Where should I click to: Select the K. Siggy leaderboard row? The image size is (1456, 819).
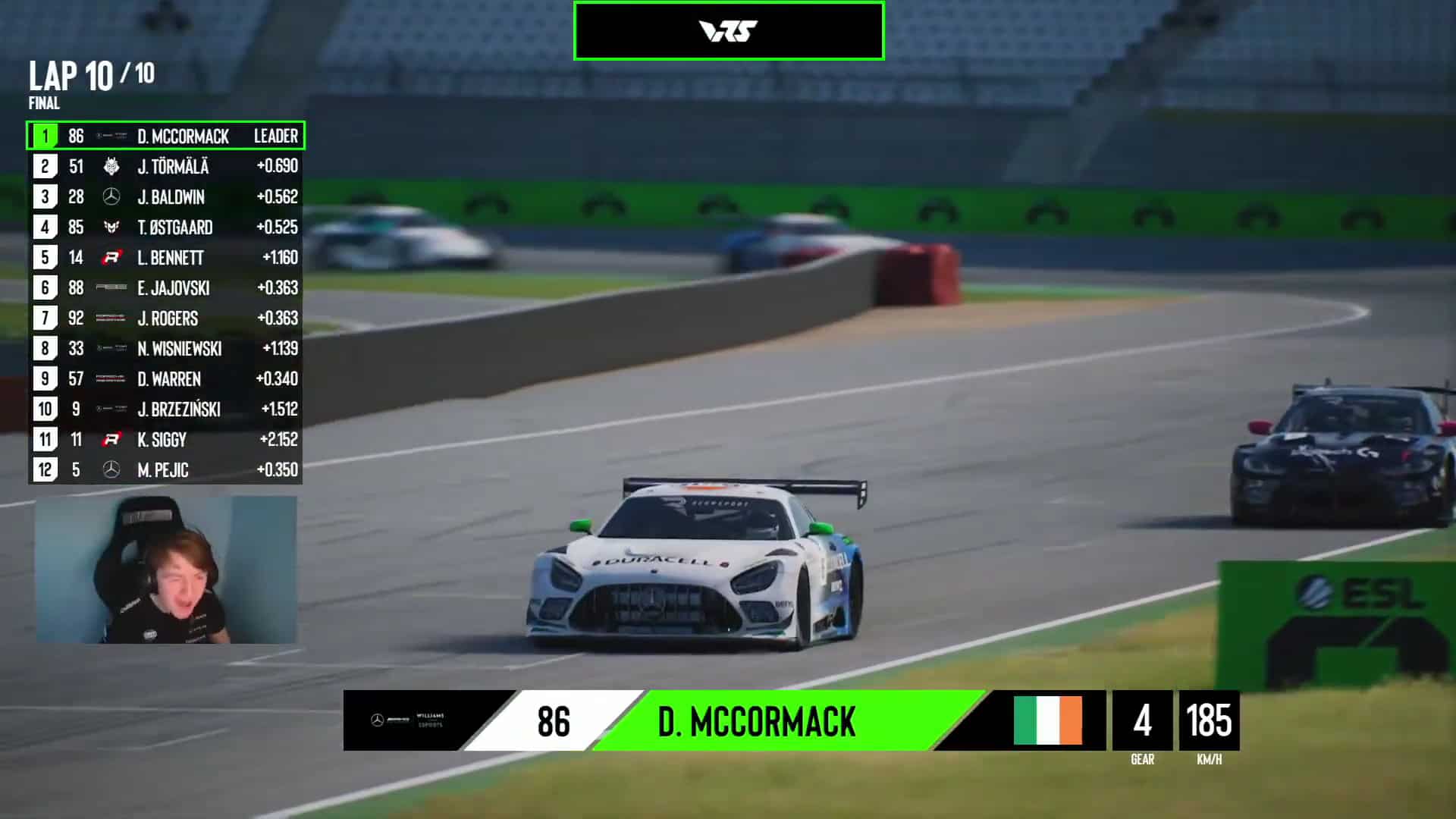(x=166, y=440)
